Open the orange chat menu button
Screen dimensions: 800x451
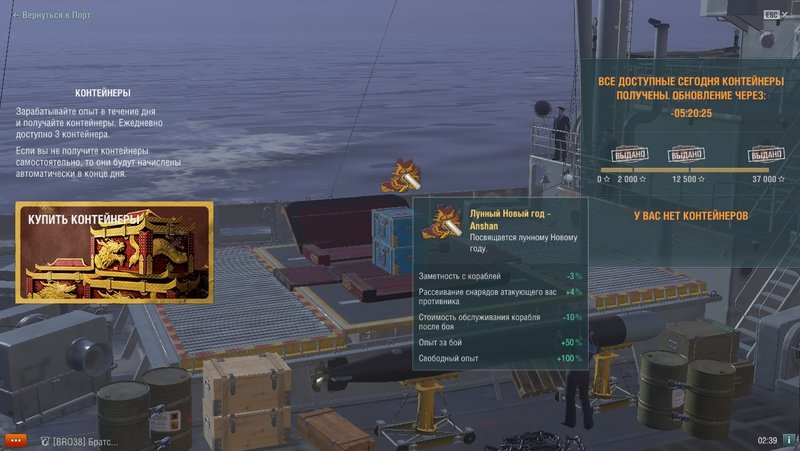click(15, 440)
